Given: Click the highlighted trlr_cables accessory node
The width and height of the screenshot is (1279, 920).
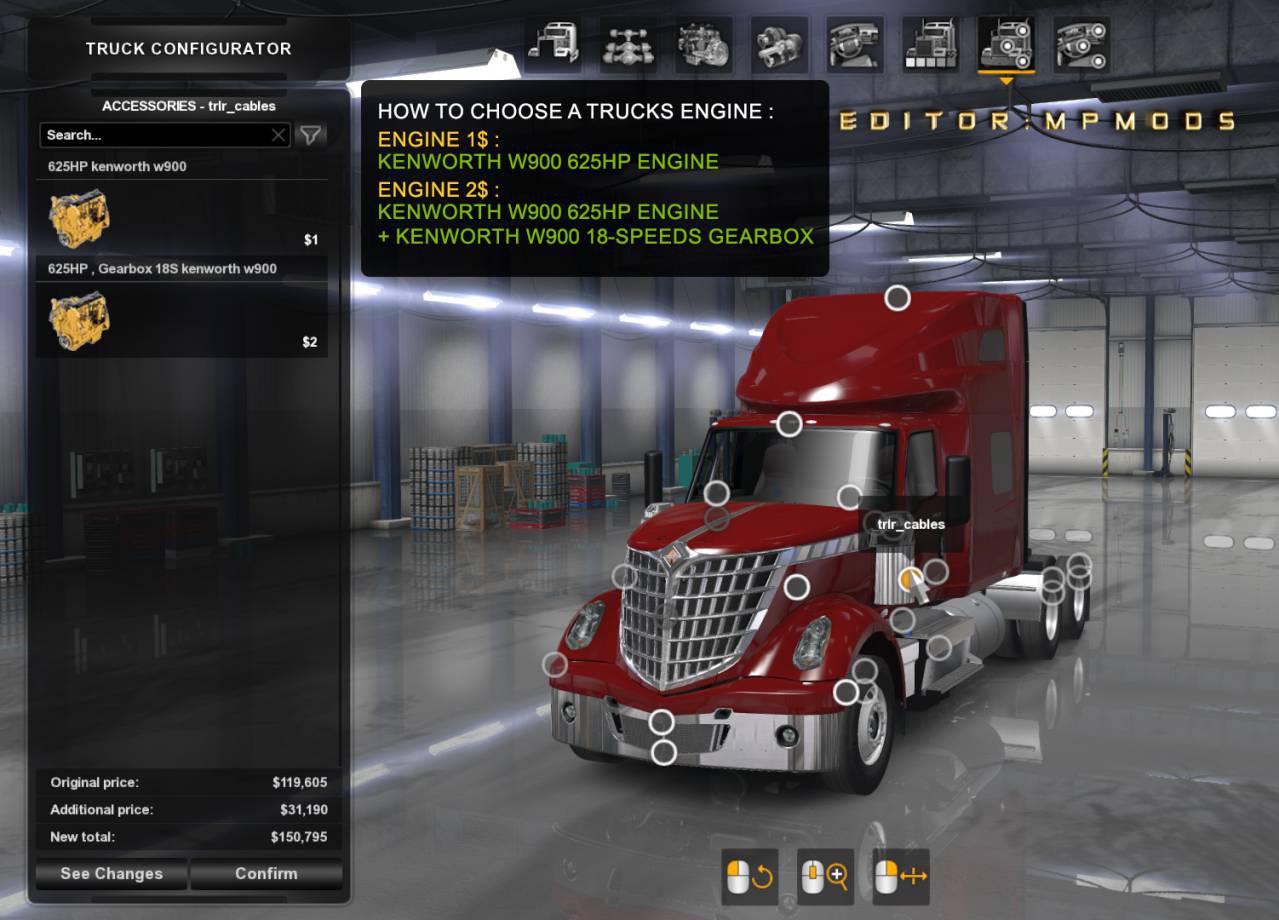Looking at the screenshot, I should (910, 578).
